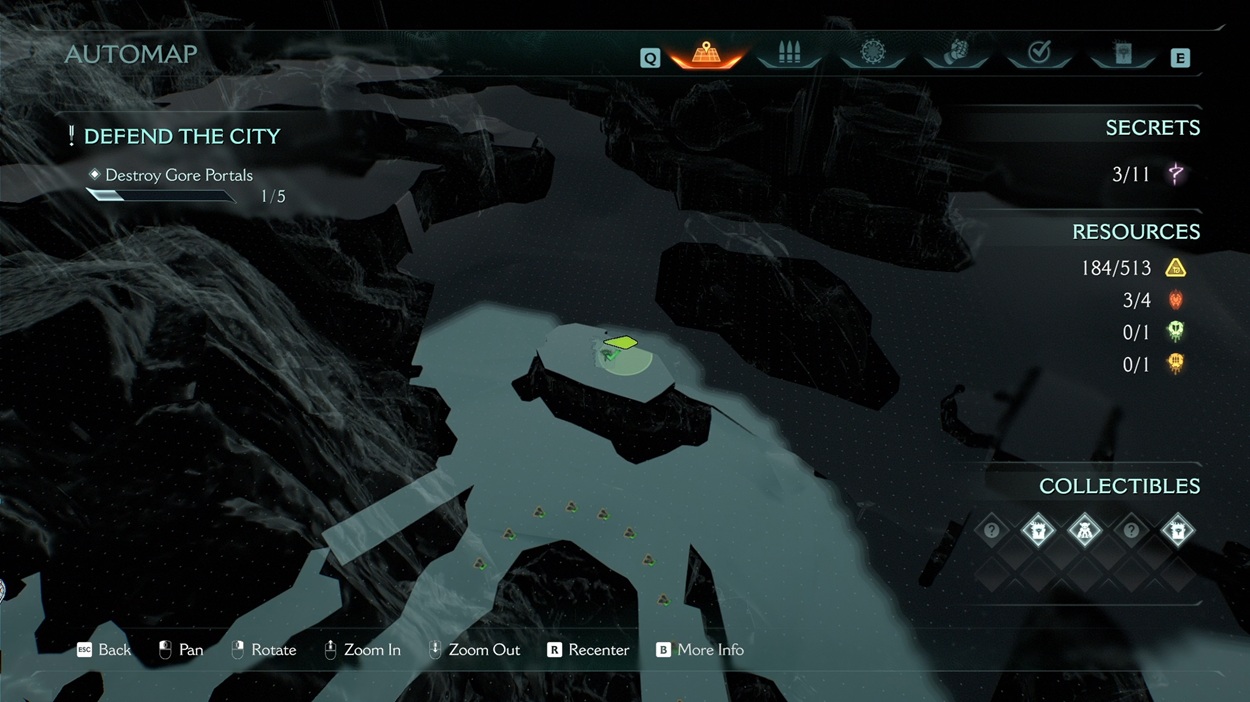
Task: Select the armored gauntlet fist tab
Action: pos(956,54)
